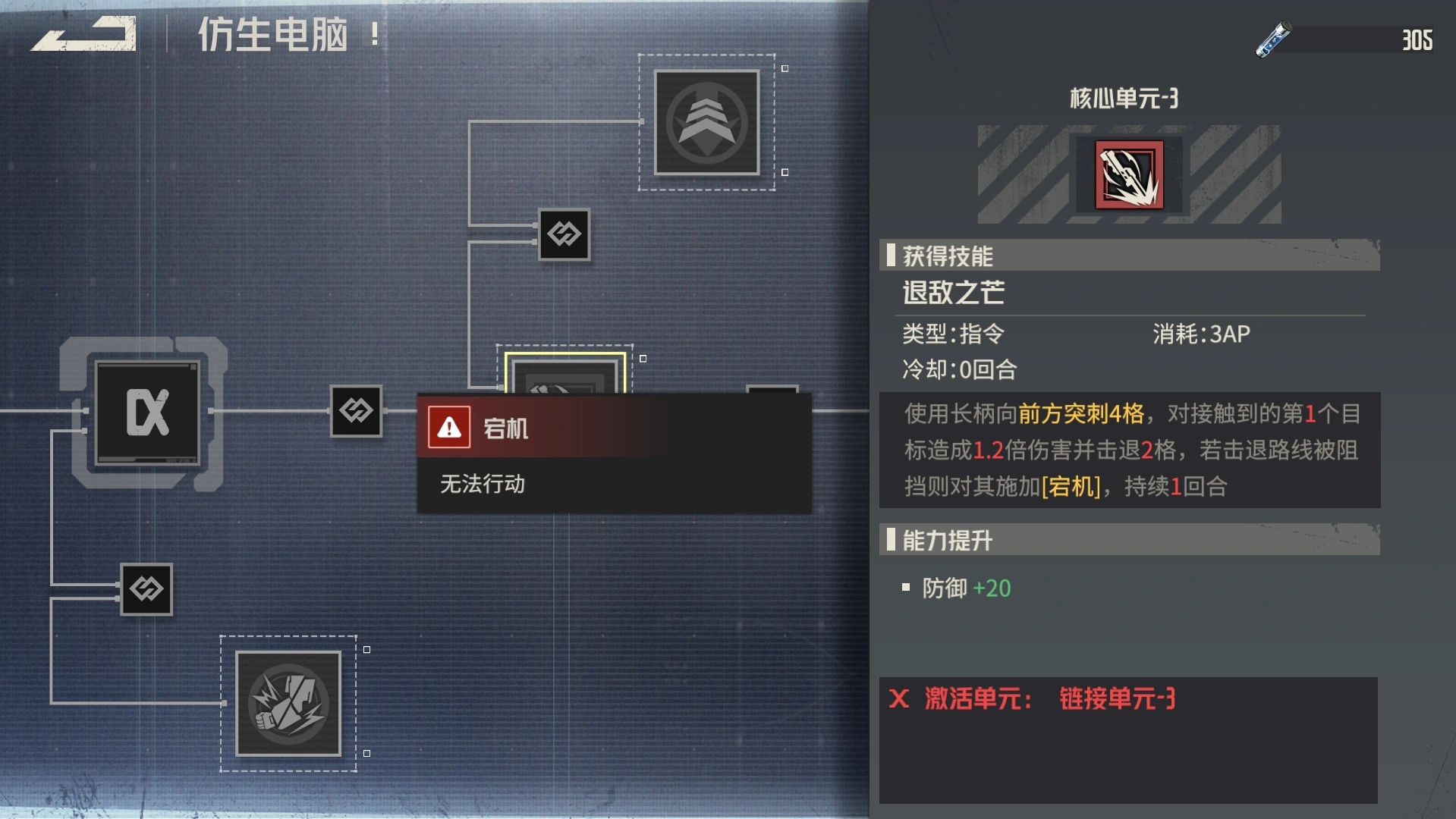This screenshot has width=1456, height=819.
Task: Click the back arrow logo in top left corner
Action: 83,34
